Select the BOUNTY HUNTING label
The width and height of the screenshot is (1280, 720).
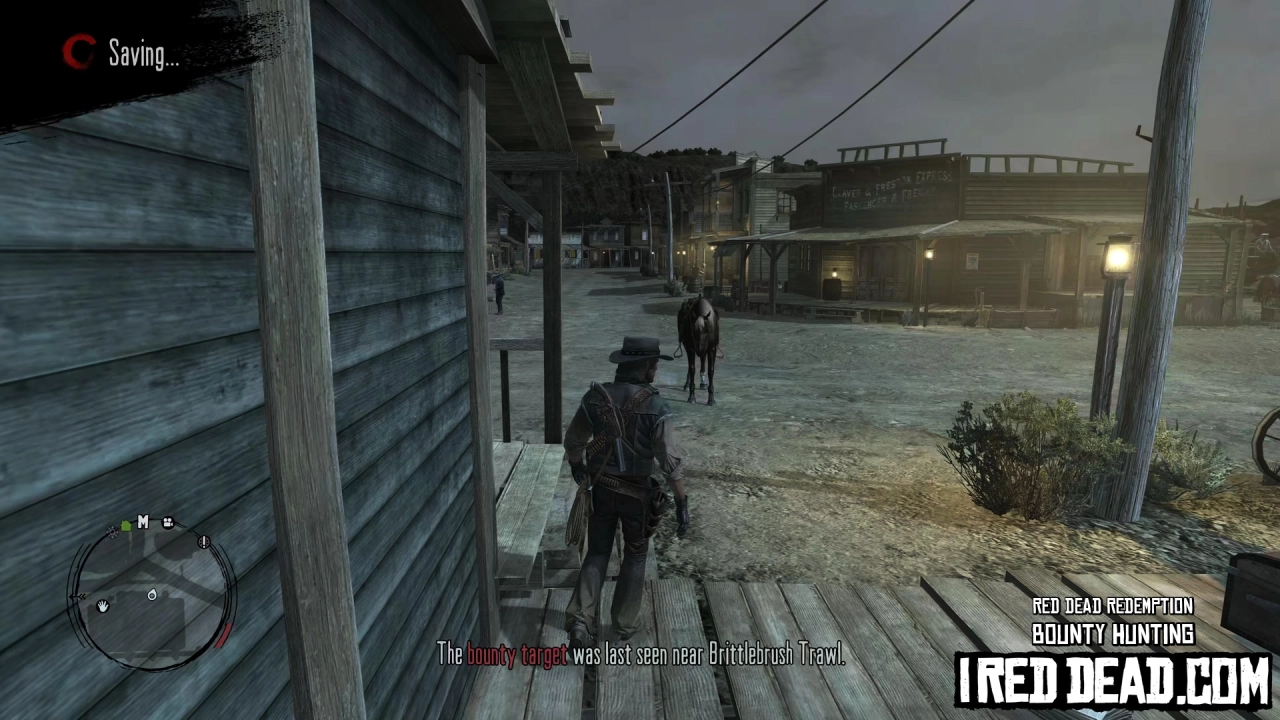pos(1112,634)
